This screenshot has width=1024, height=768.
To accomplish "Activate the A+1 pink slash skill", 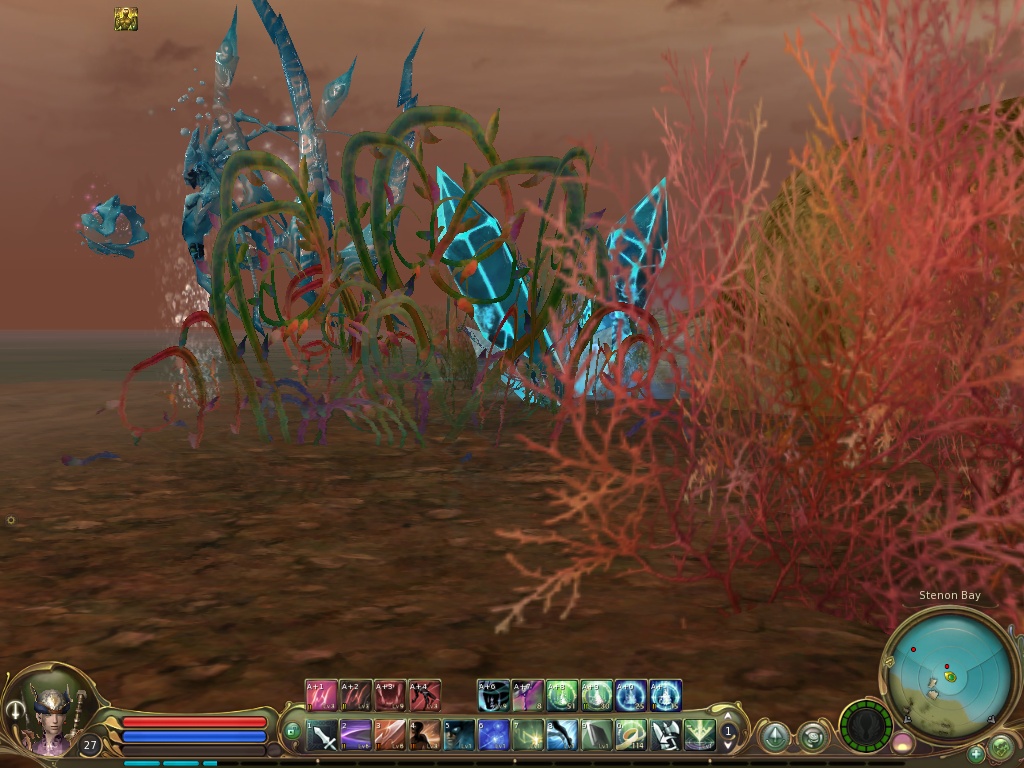I will pyautogui.click(x=321, y=695).
